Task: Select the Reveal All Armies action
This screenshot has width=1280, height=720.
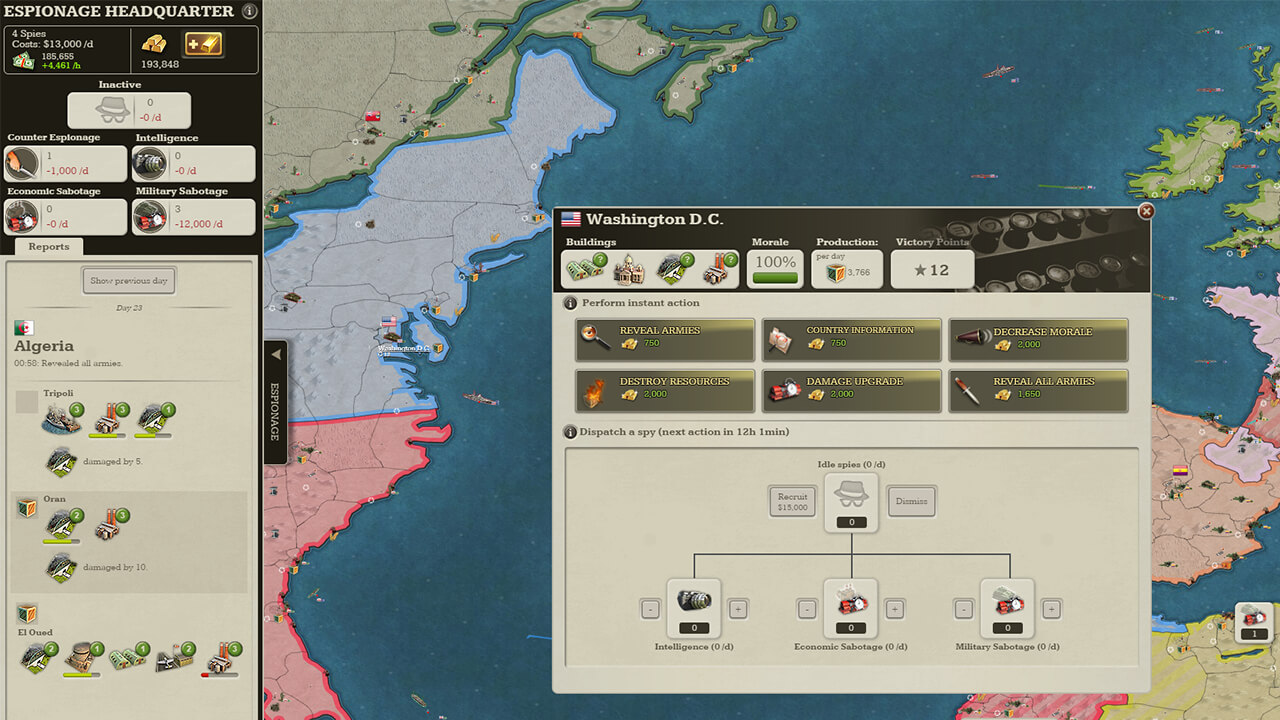Action: click(x=1038, y=390)
